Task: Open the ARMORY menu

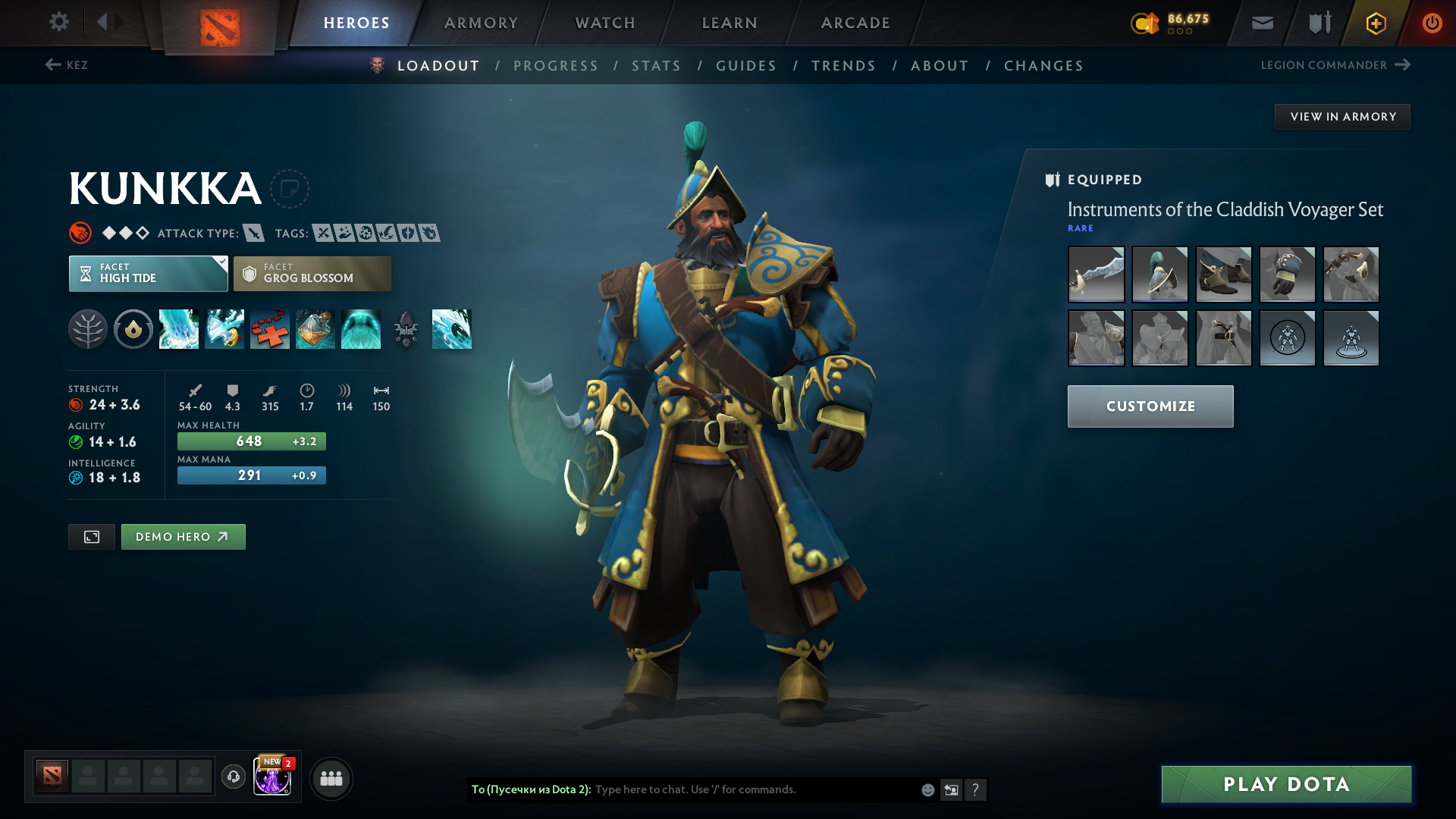Action: click(481, 23)
